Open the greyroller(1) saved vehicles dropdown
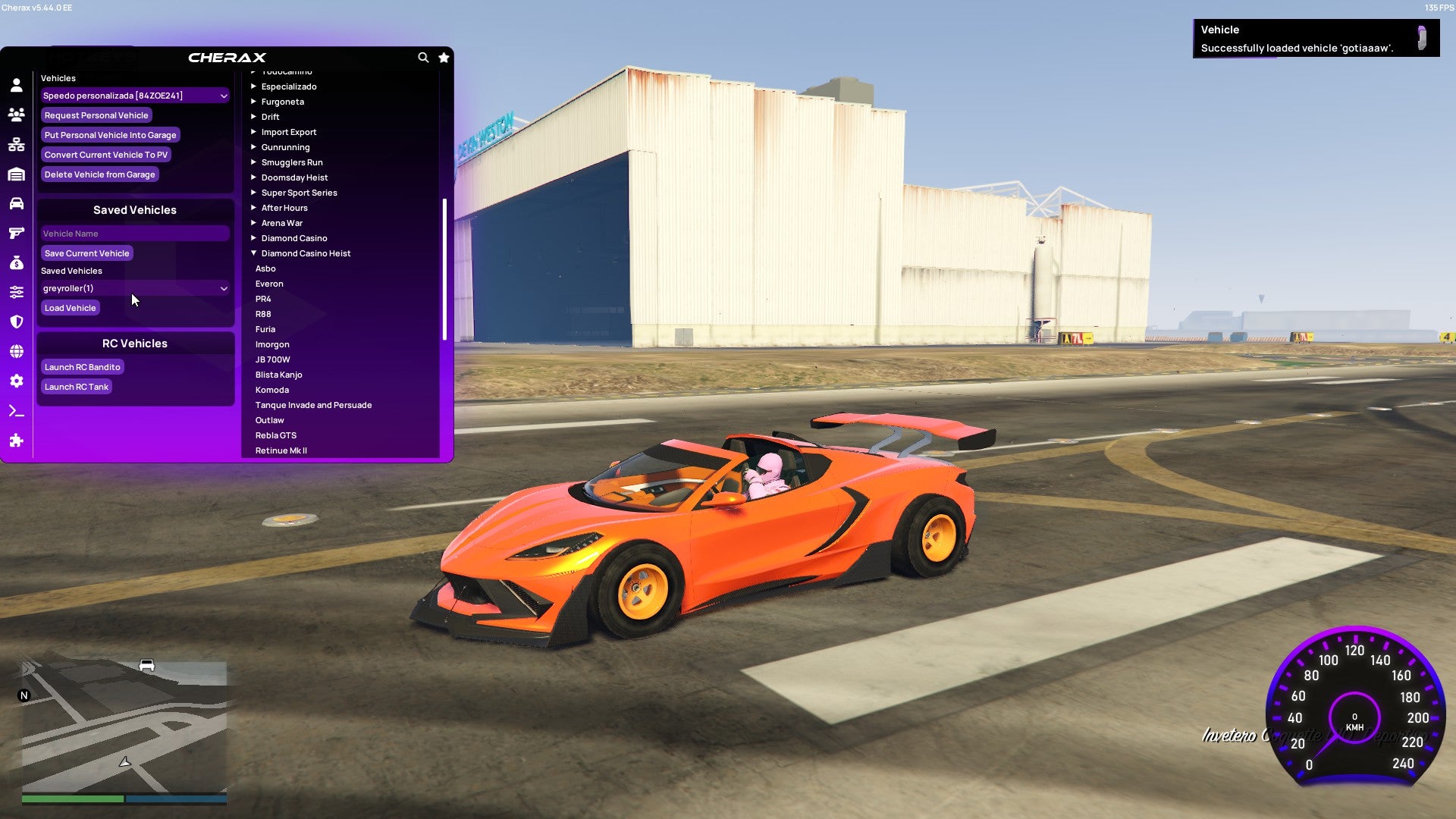Viewport: 1456px width, 819px height. [135, 288]
